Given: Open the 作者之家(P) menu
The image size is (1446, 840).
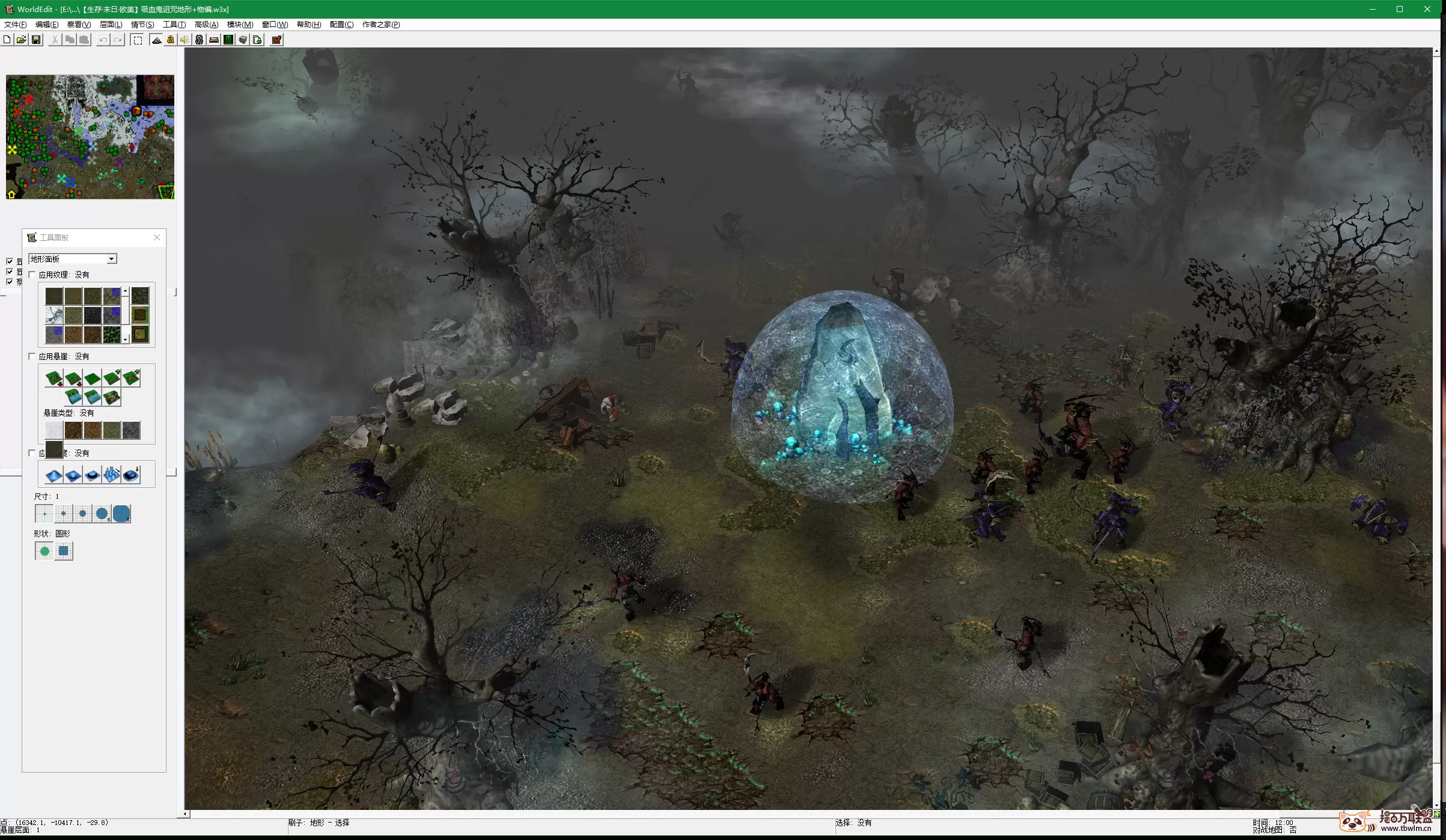Looking at the screenshot, I should (380, 25).
